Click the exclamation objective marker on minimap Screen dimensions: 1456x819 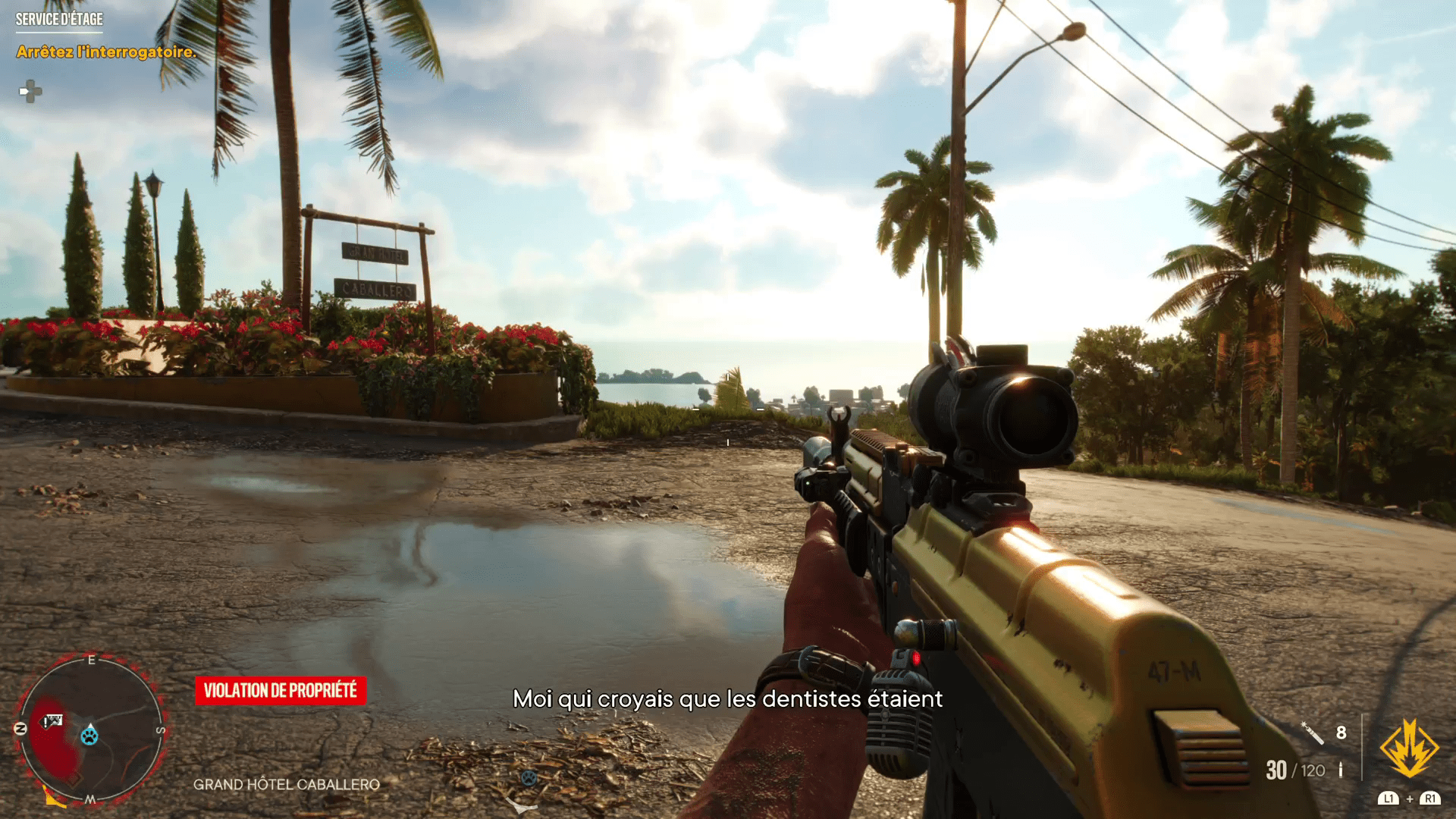point(52,720)
